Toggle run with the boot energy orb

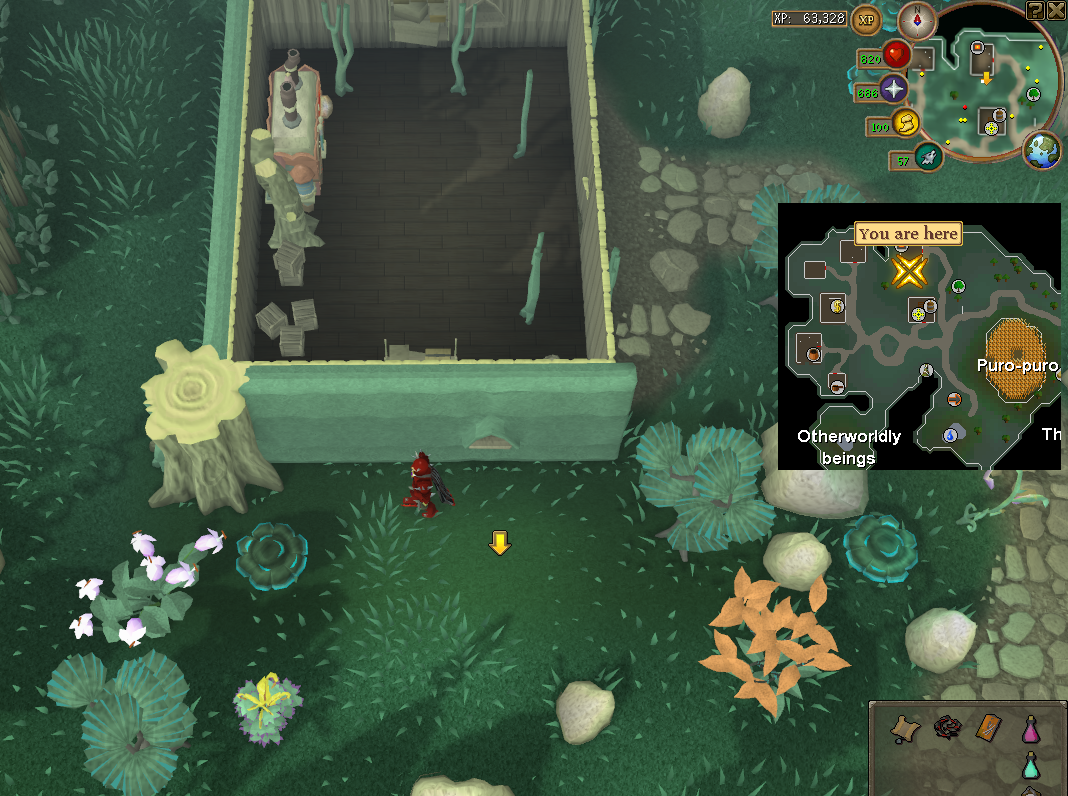coord(906,124)
